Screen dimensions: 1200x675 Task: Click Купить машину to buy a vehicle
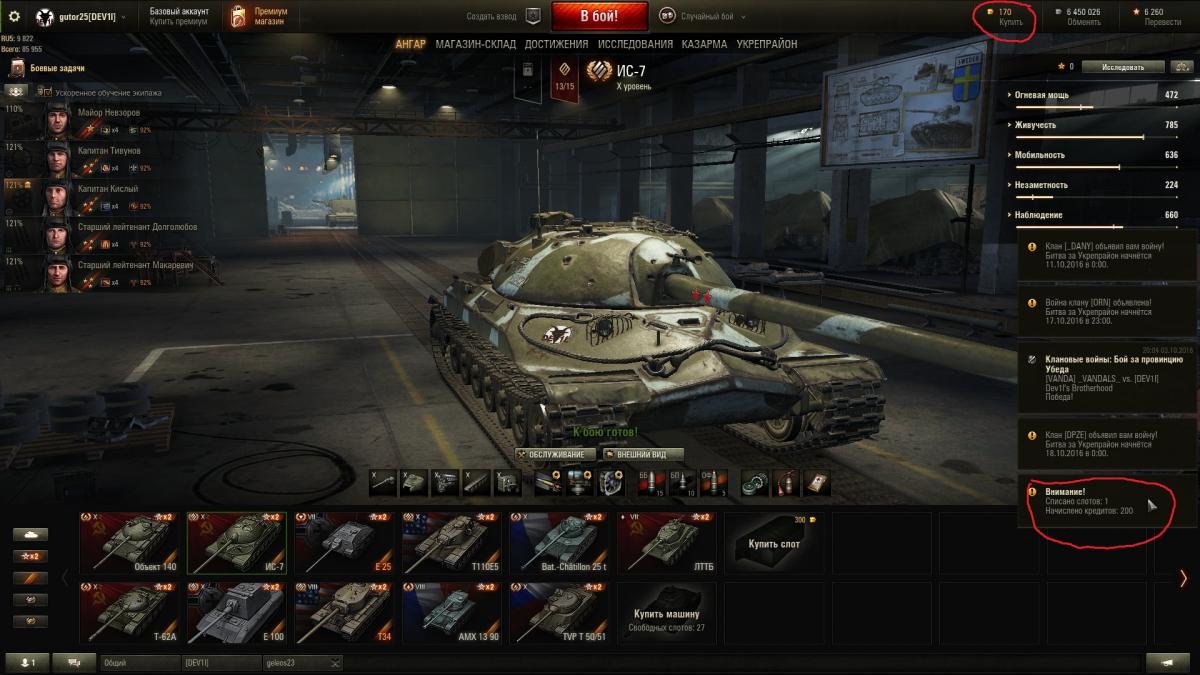(x=666, y=613)
